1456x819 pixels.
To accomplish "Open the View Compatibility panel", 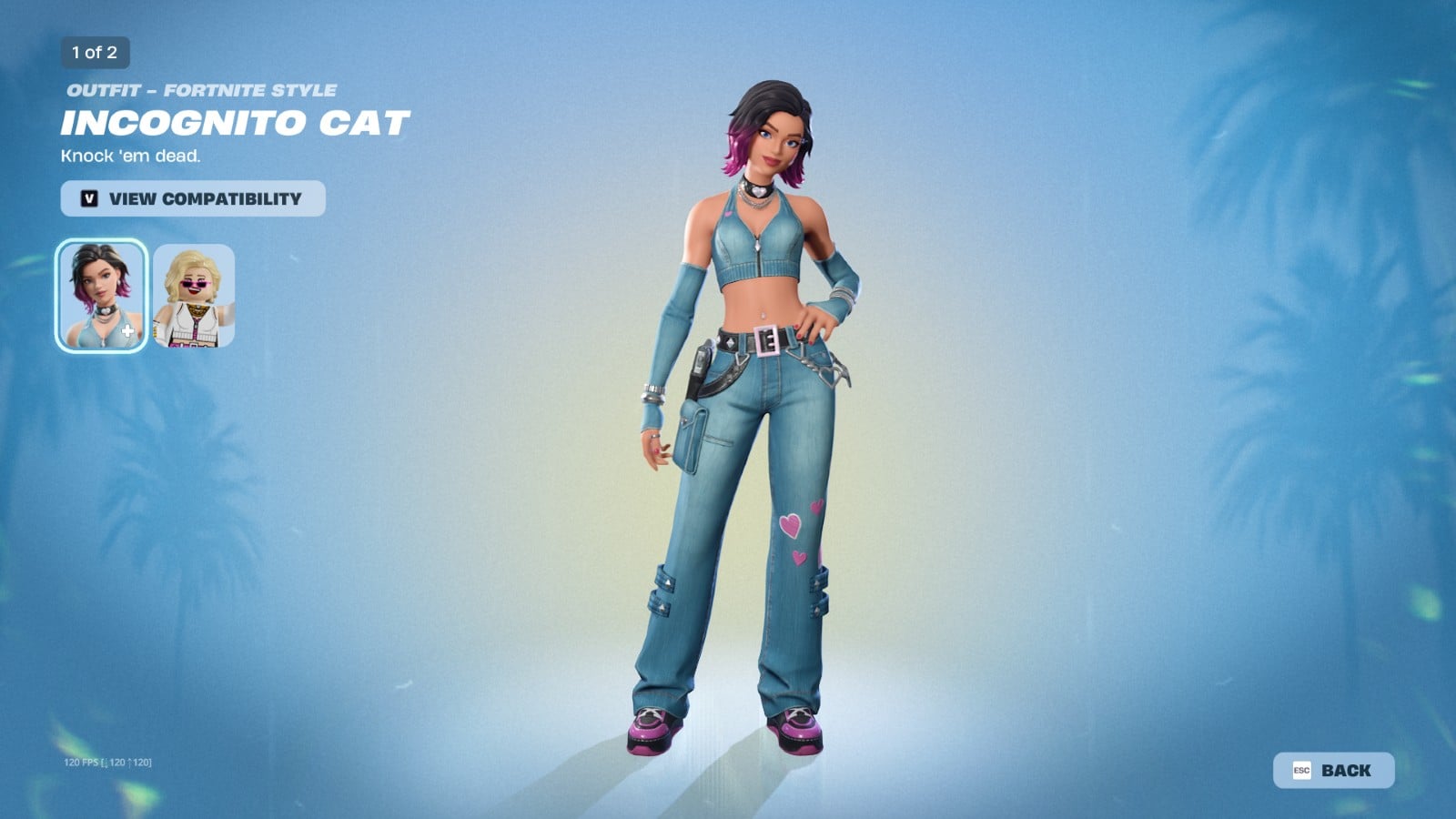I will (x=190, y=198).
